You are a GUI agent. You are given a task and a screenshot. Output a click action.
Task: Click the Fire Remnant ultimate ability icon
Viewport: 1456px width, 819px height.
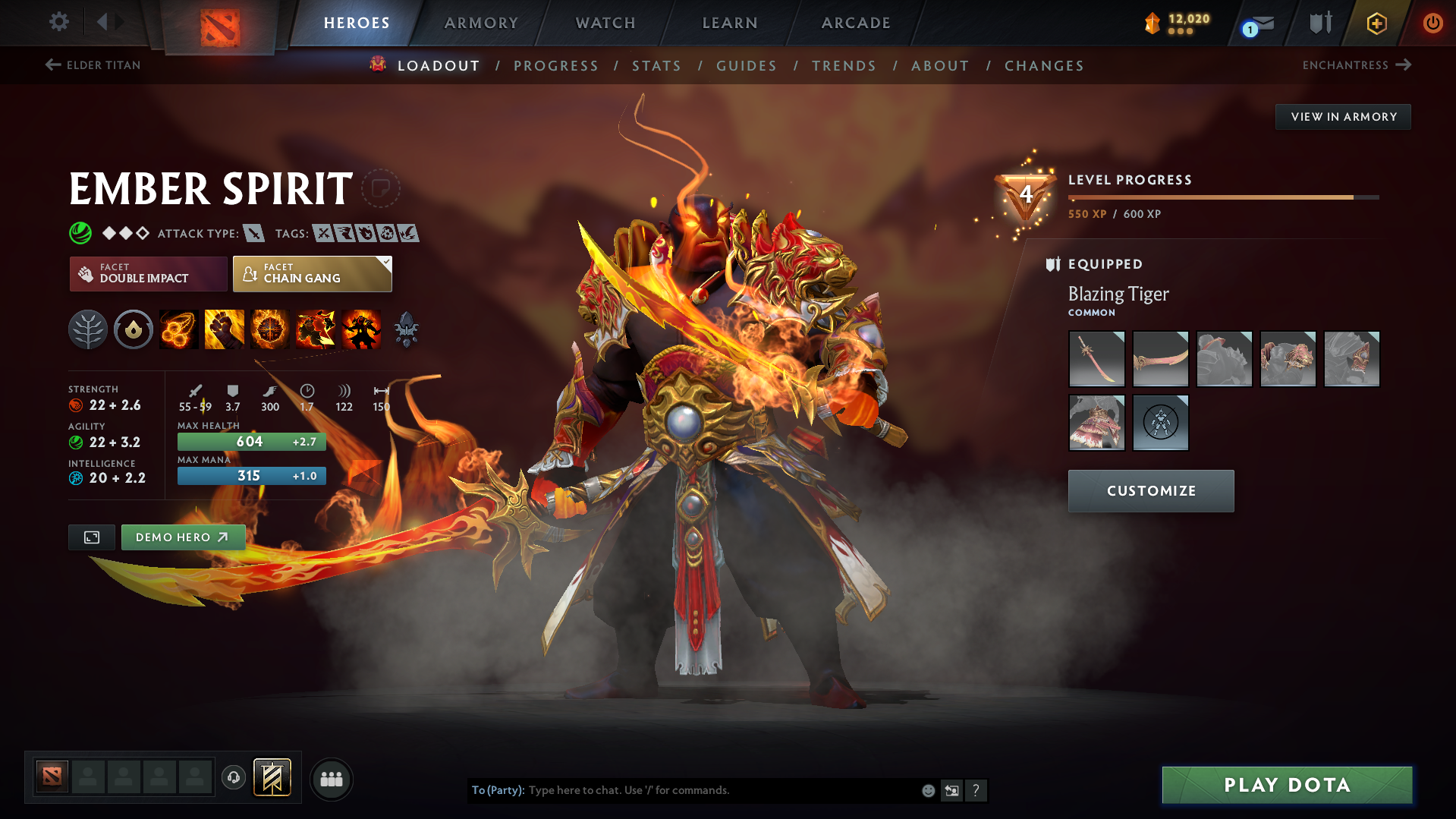pos(363,329)
